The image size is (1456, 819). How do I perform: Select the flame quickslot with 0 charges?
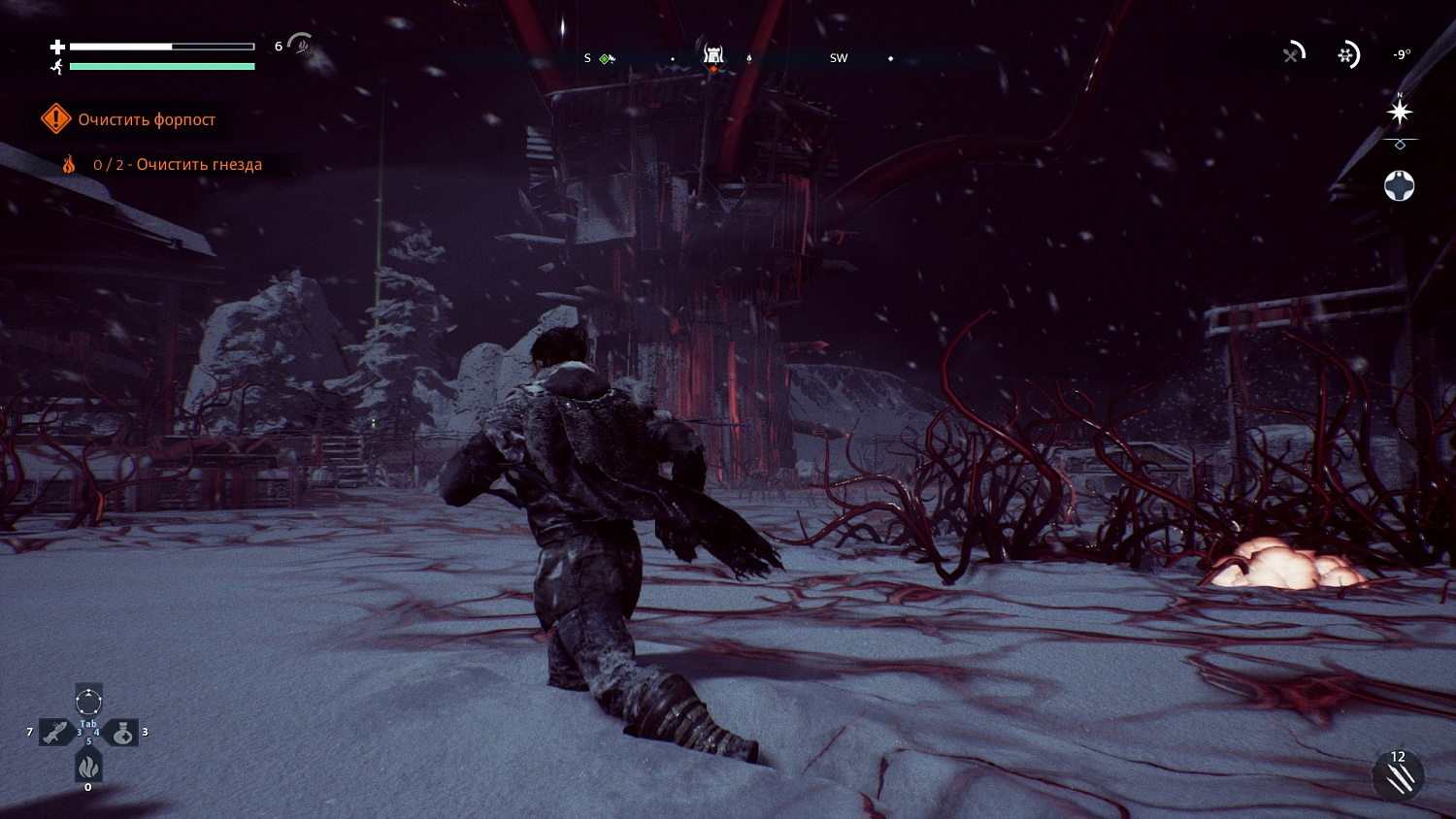click(88, 766)
